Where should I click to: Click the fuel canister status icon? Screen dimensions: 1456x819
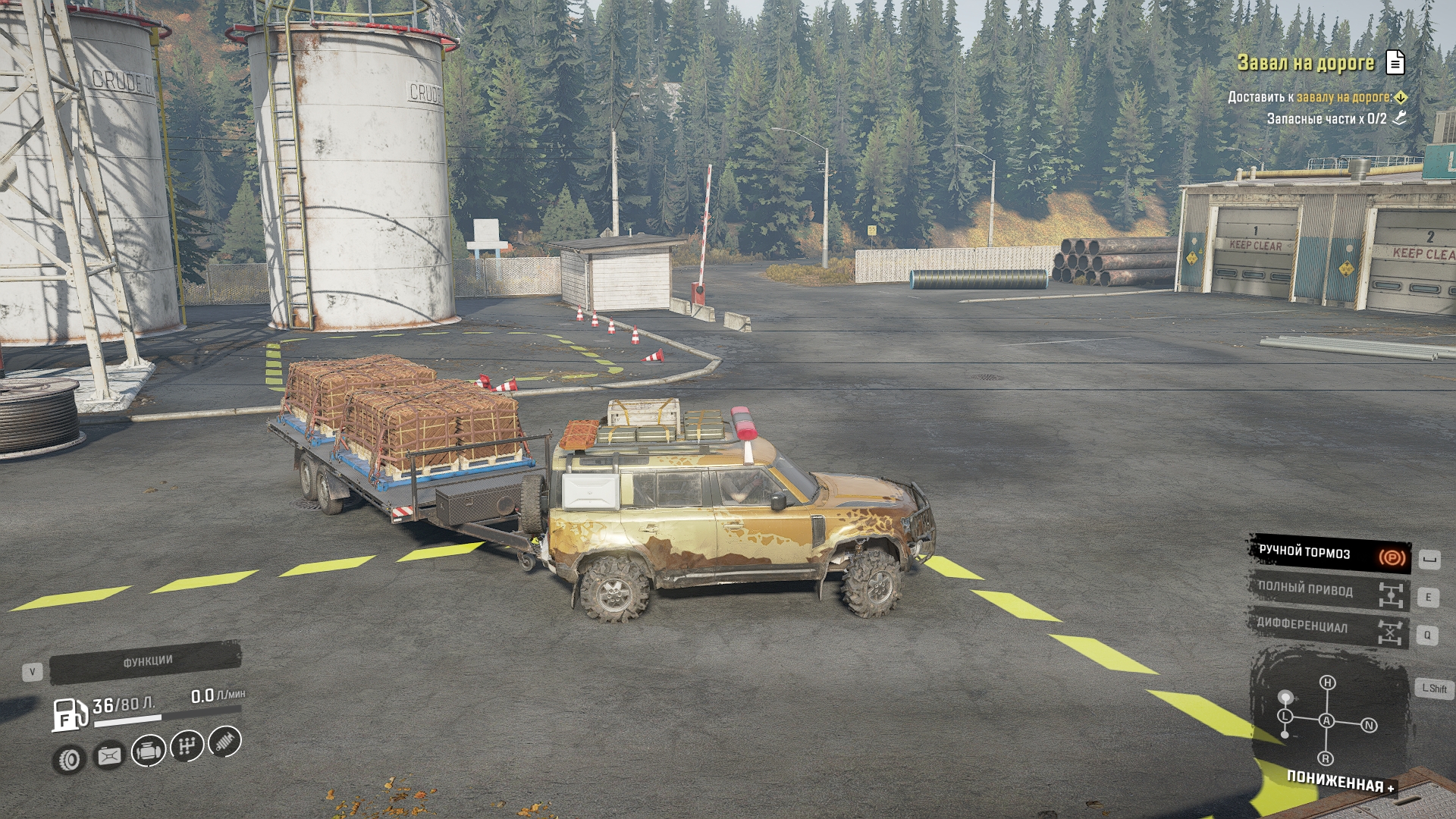(109, 755)
